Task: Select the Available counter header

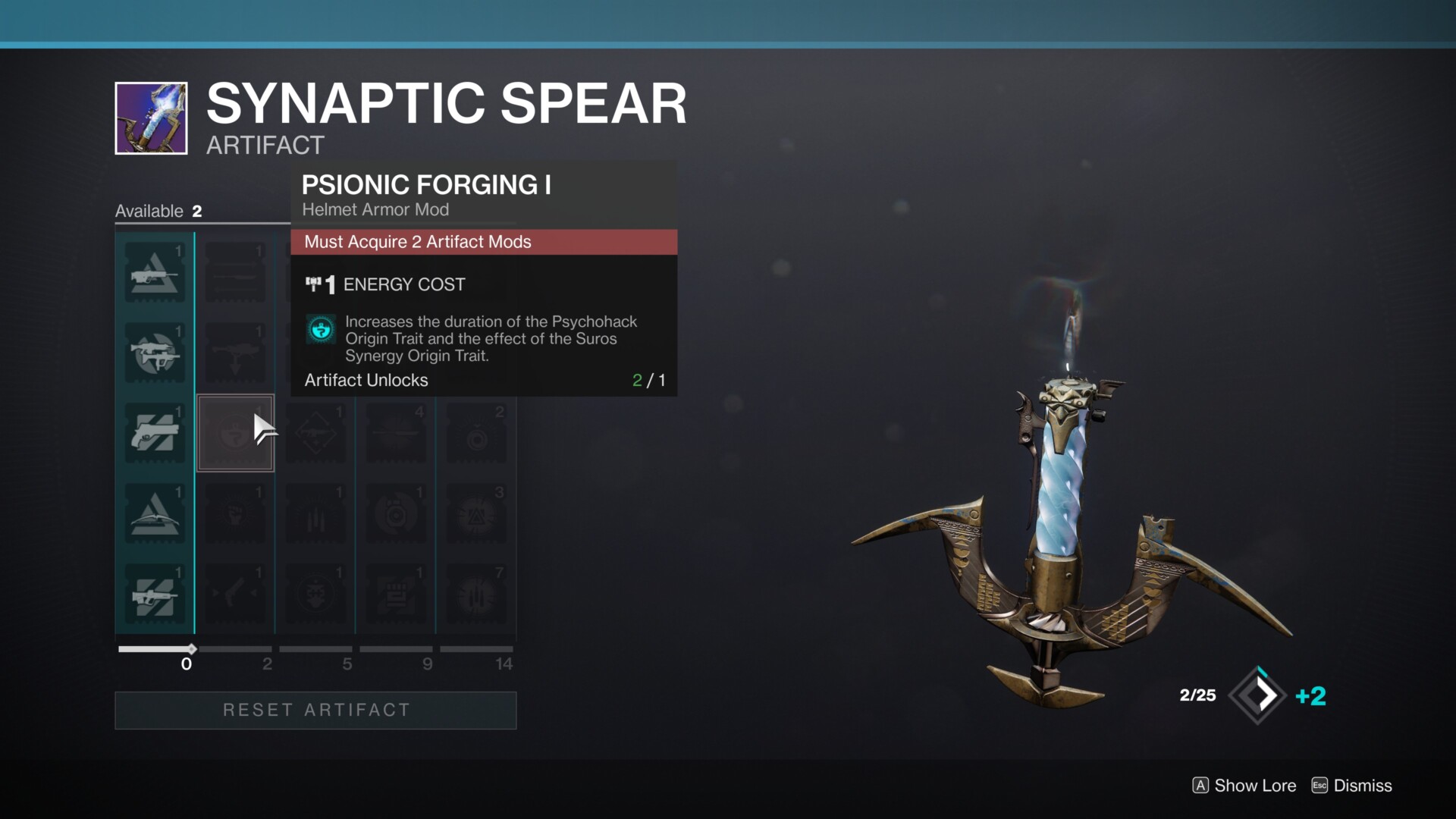Action: [157, 211]
